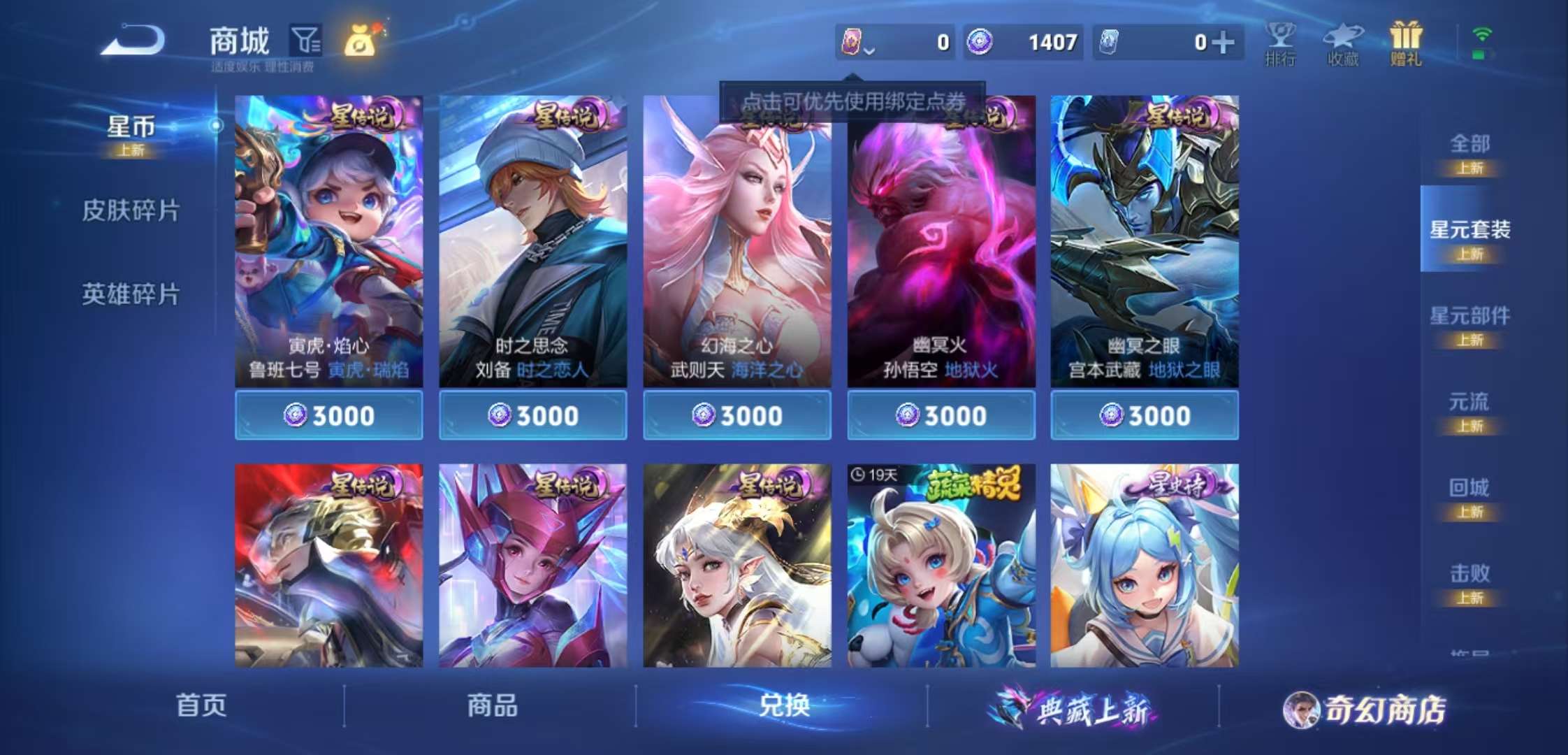Open 英雄碎片 in the left sidebar
The height and width of the screenshot is (755, 1568).
click(131, 294)
